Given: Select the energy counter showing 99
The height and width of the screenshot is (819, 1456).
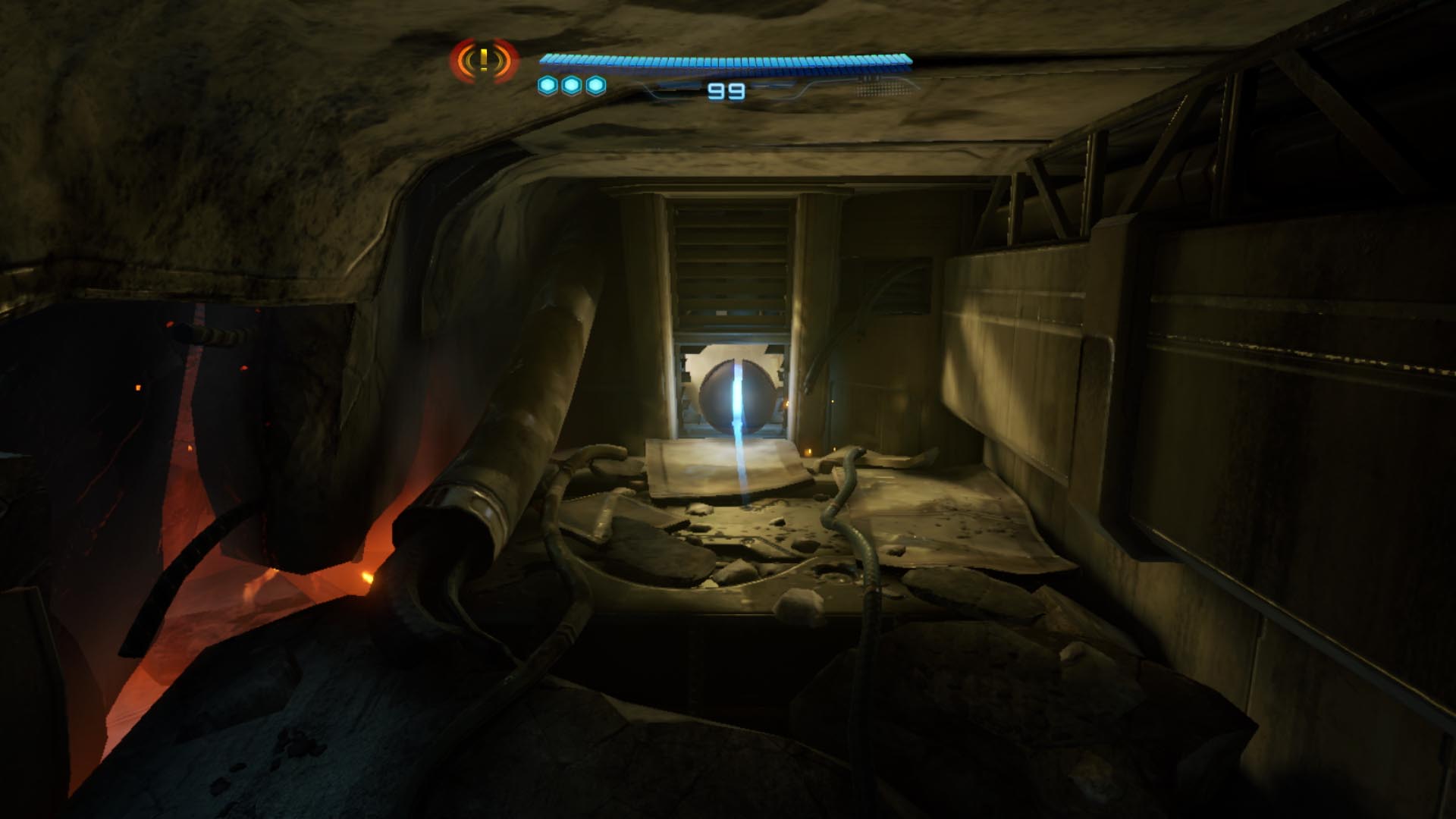Looking at the screenshot, I should [x=726, y=91].
